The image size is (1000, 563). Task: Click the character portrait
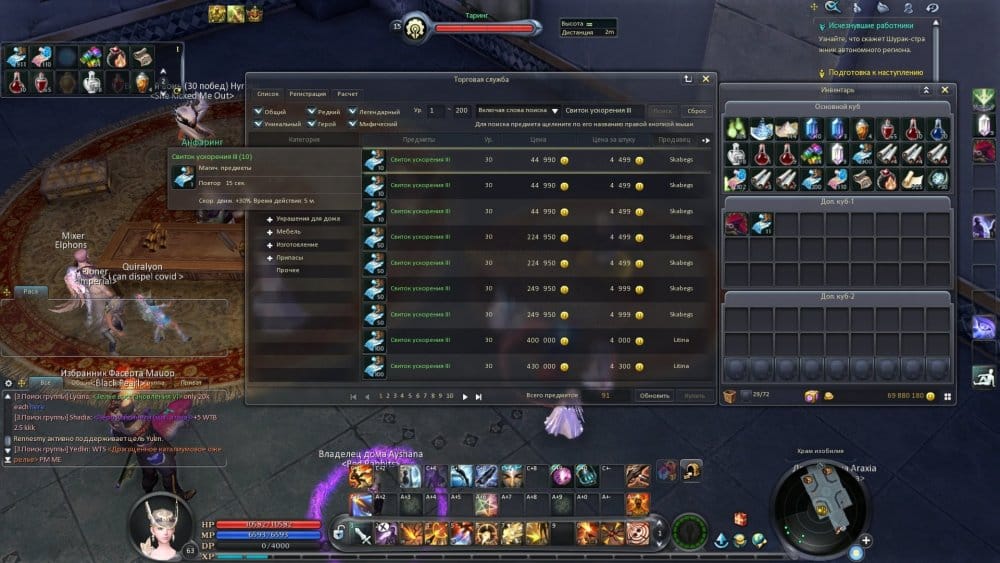pos(161,520)
